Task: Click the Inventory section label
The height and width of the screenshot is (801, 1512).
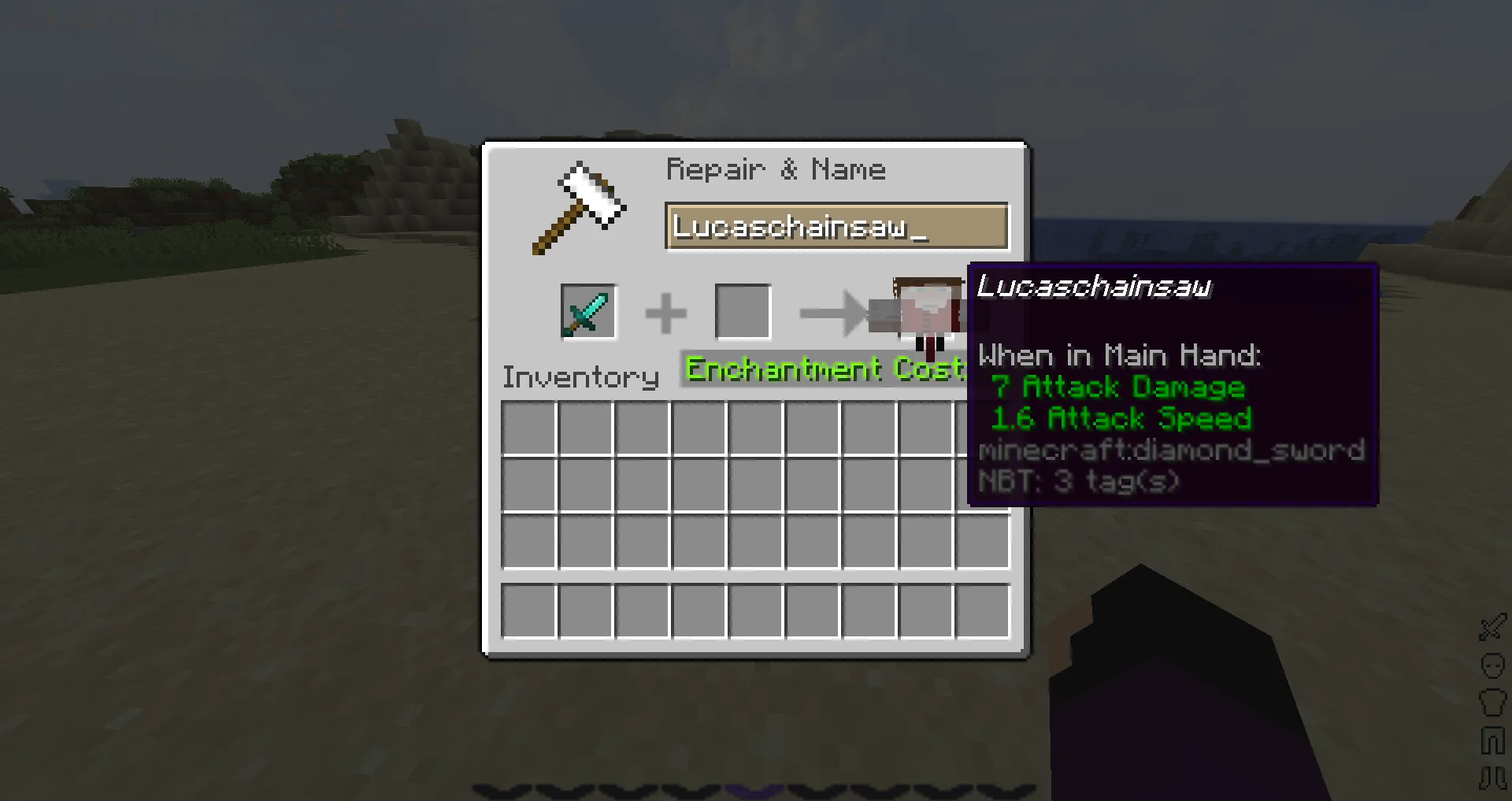Action: pyautogui.click(x=580, y=377)
